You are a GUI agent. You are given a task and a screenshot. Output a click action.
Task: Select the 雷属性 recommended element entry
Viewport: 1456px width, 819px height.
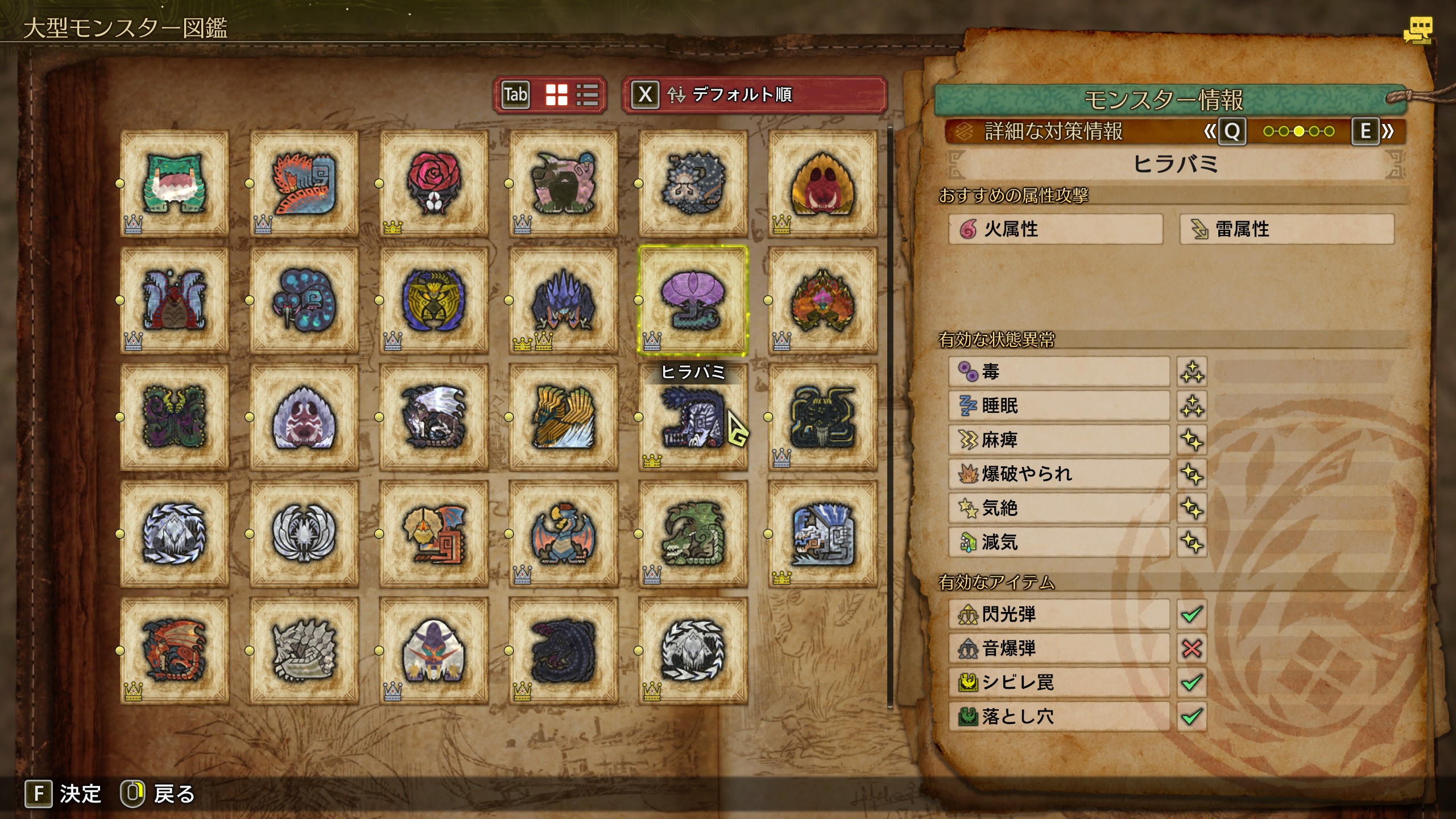[1287, 229]
